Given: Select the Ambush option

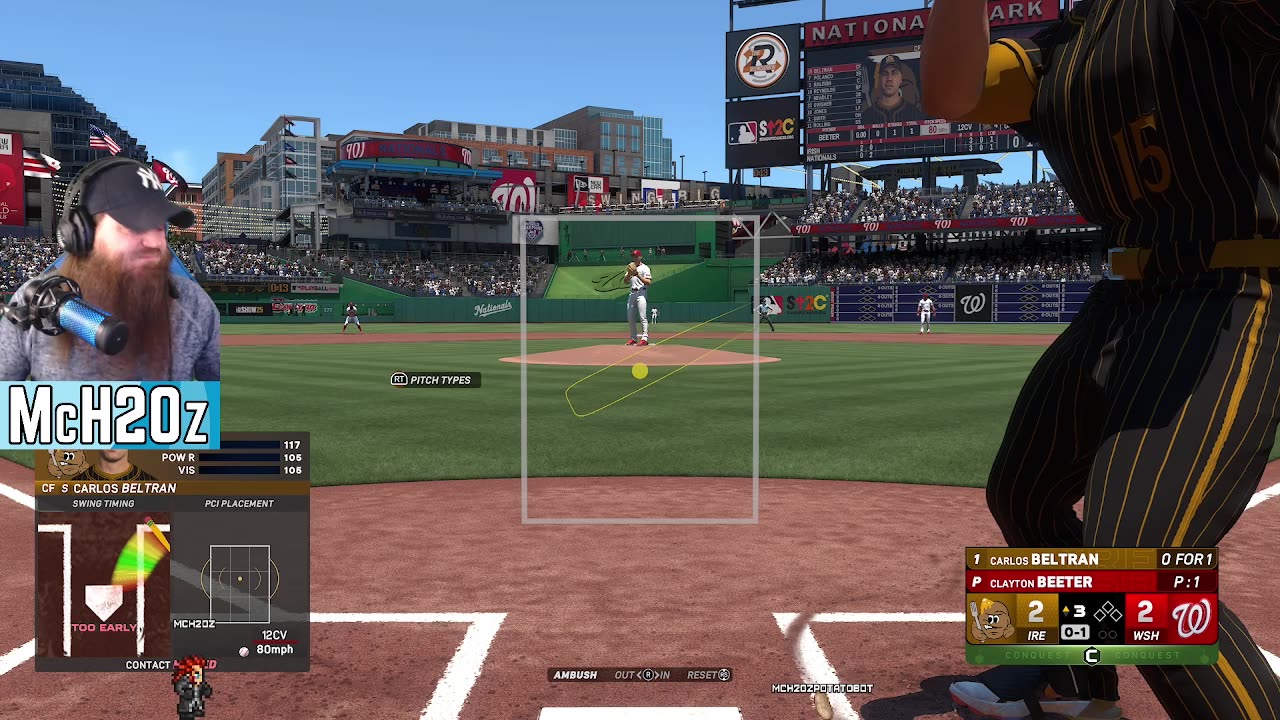Looking at the screenshot, I should (575, 675).
